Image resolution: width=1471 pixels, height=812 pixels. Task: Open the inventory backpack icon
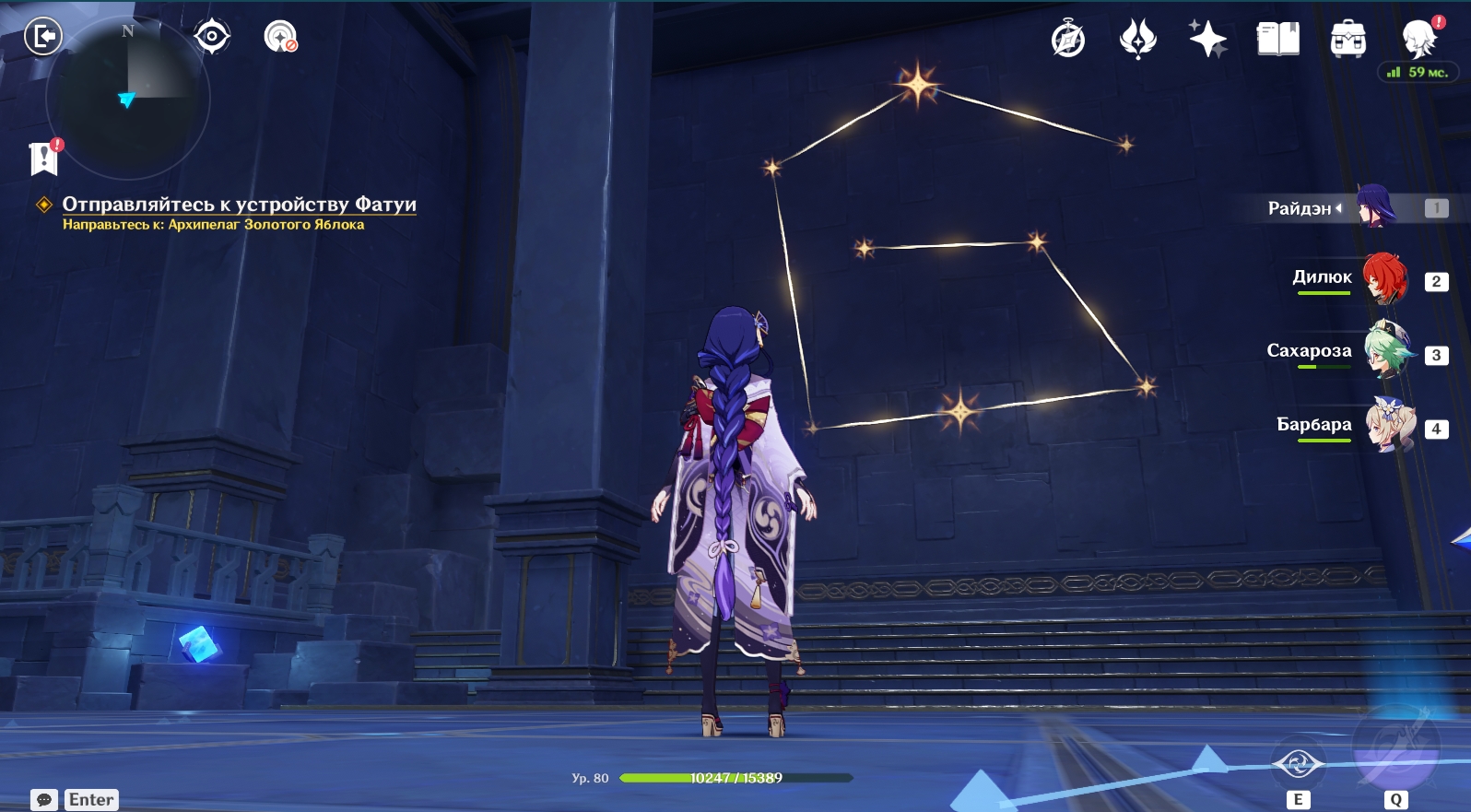click(1347, 40)
